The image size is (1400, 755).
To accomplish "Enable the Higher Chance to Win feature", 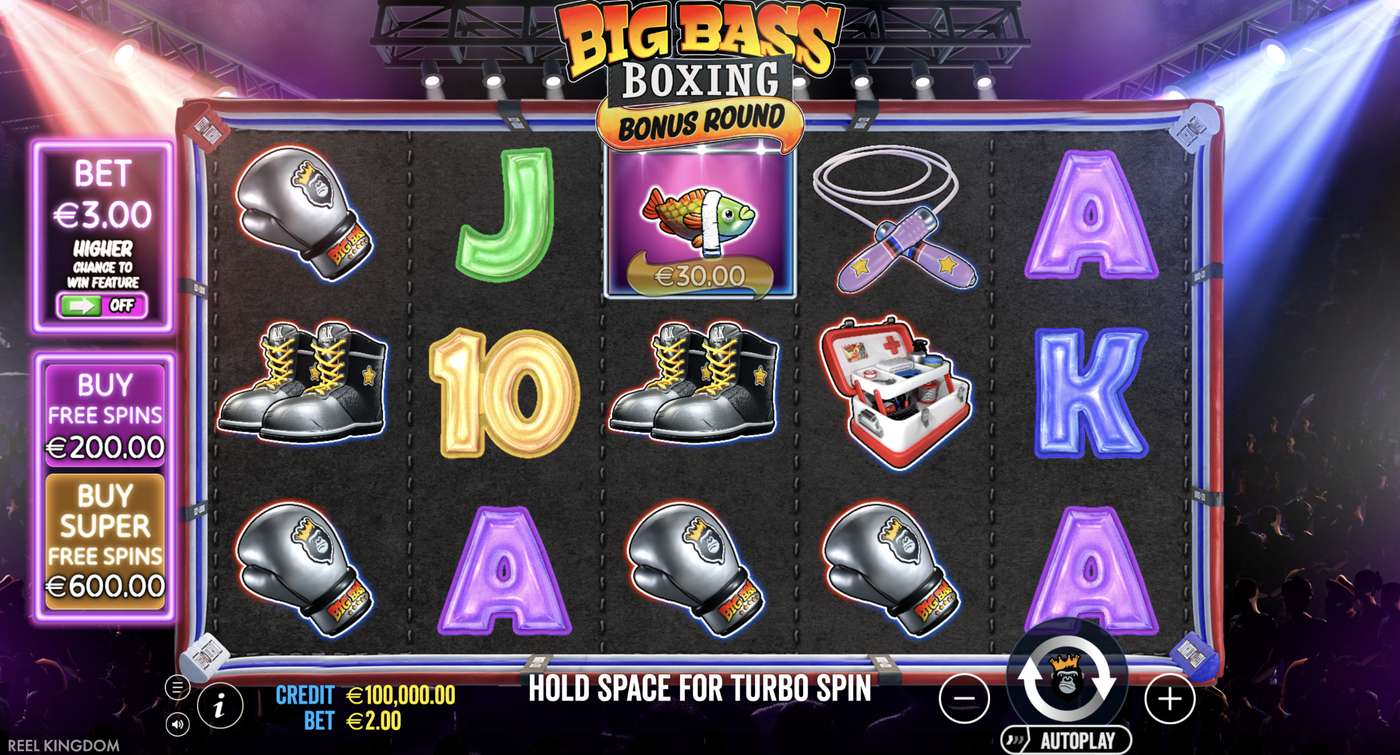I will 104,307.
